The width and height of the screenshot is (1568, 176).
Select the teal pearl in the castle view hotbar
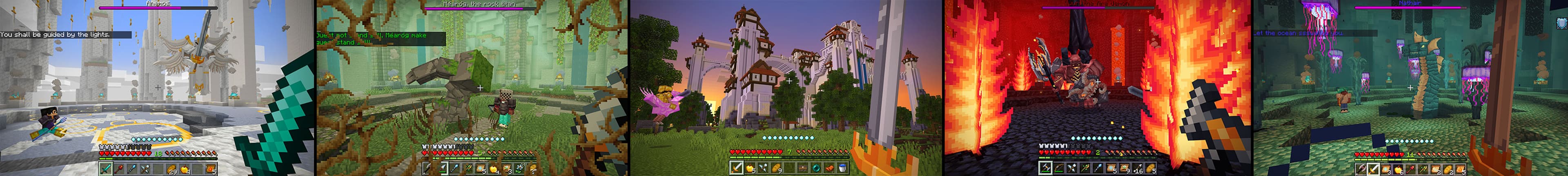click(x=816, y=168)
